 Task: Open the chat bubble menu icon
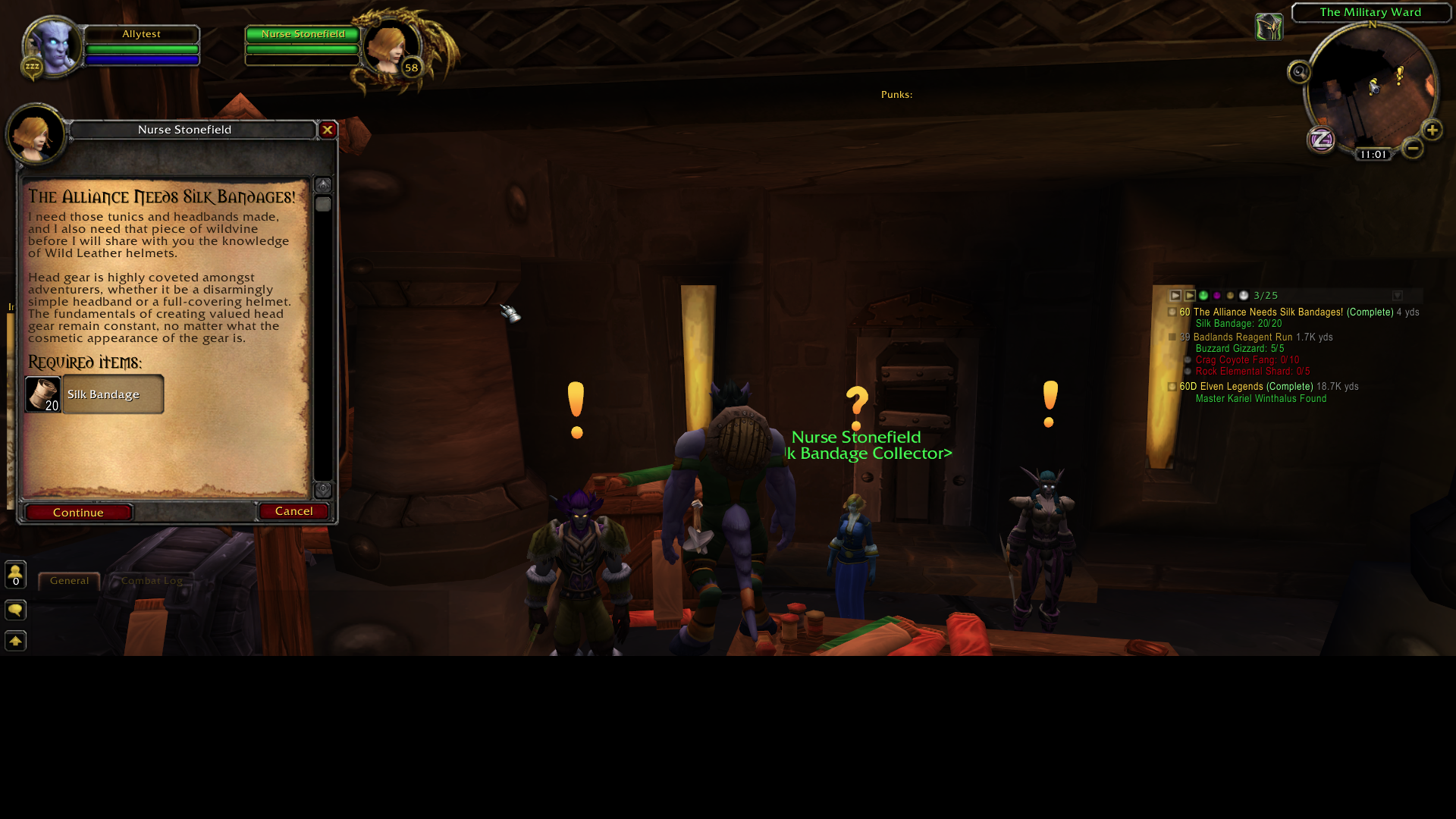coord(15,610)
